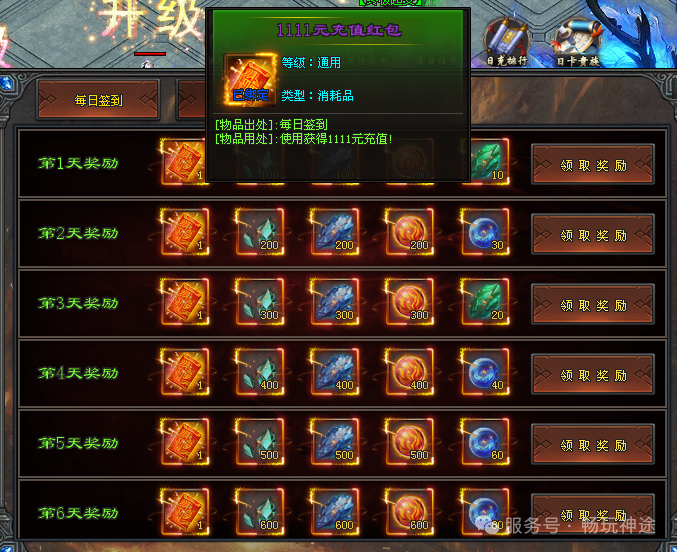
Task: Open the 日充排行 daily recharge ranking icon
Action: (504, 39)
